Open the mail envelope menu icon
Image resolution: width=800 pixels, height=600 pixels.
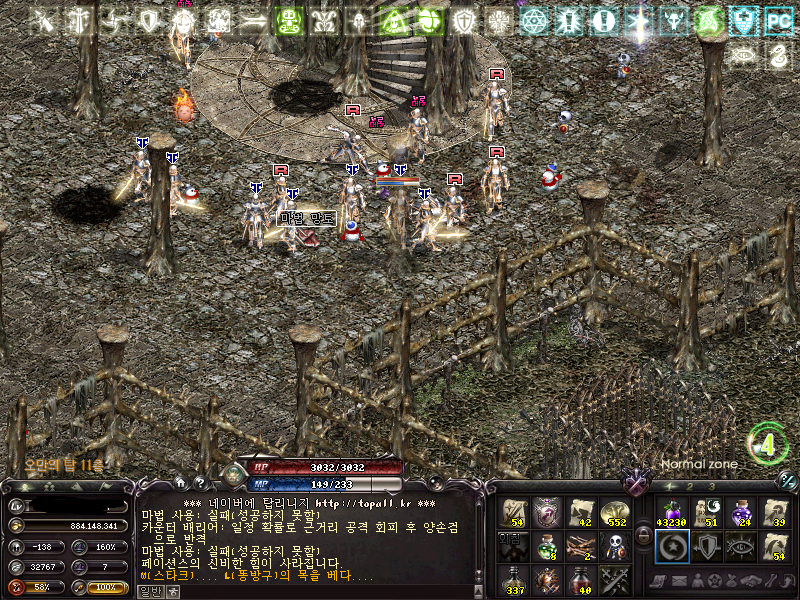point(681,581)
